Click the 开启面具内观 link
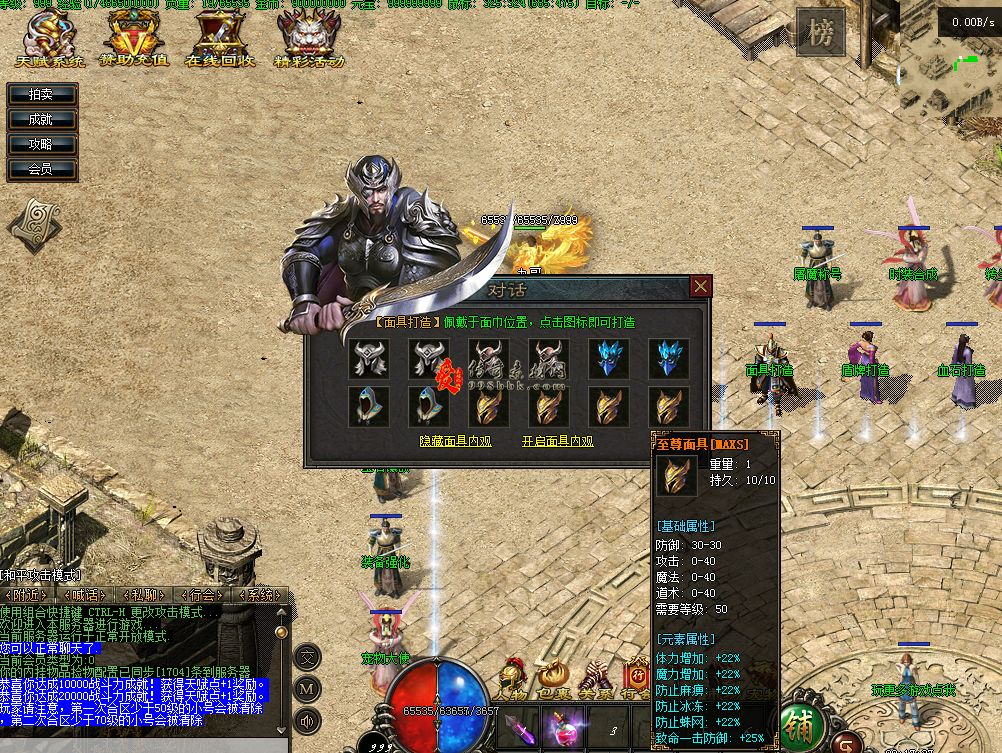The image size is (1002, 753). [x=557, y=440]
